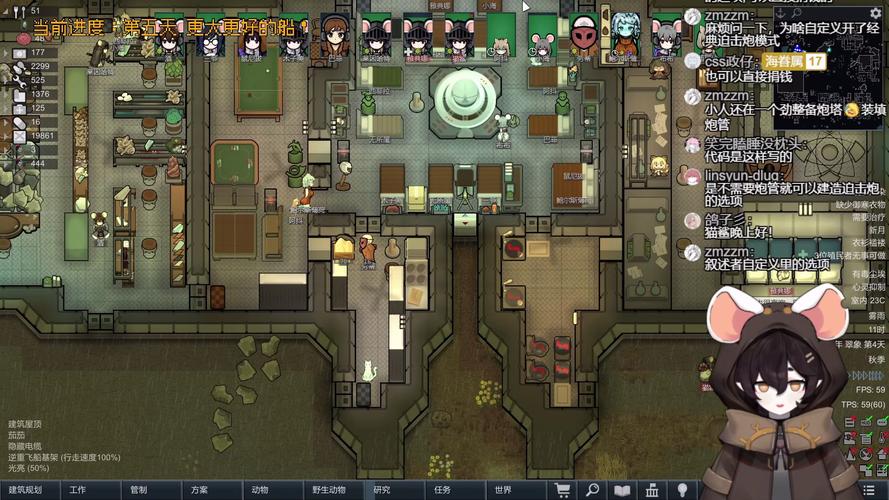Click the gear icon at top right
This screenshot has height=500, width=889.
[x=877, y=12]
